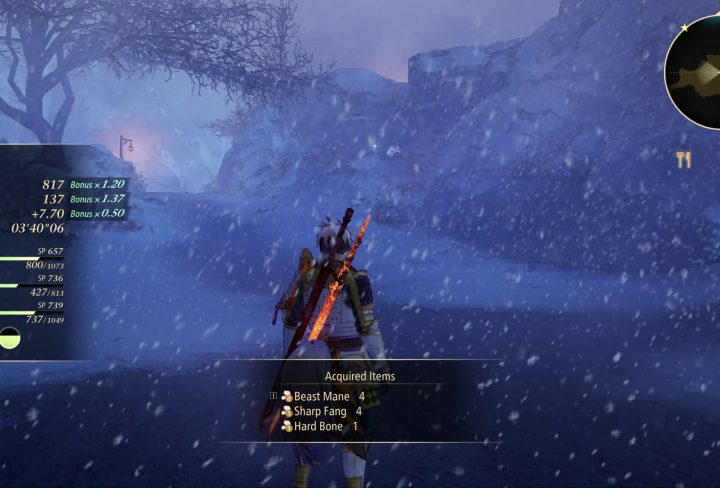Click the fork and knife food icon

click(684, 159)
